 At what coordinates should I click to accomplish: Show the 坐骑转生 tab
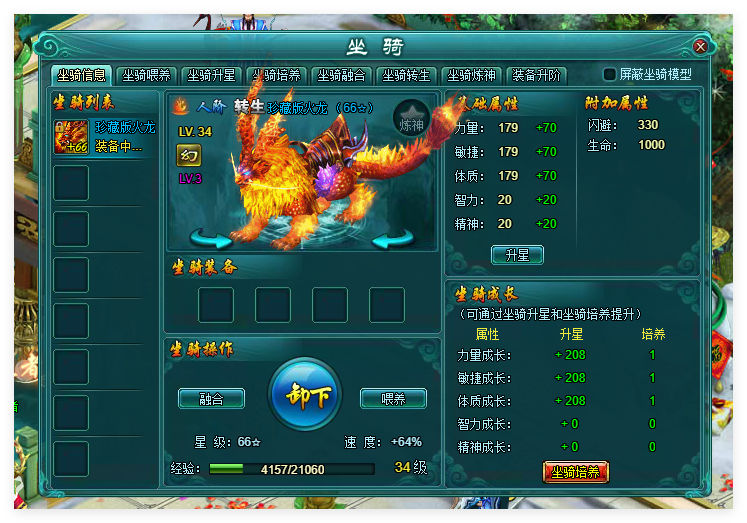coord(407,75)
